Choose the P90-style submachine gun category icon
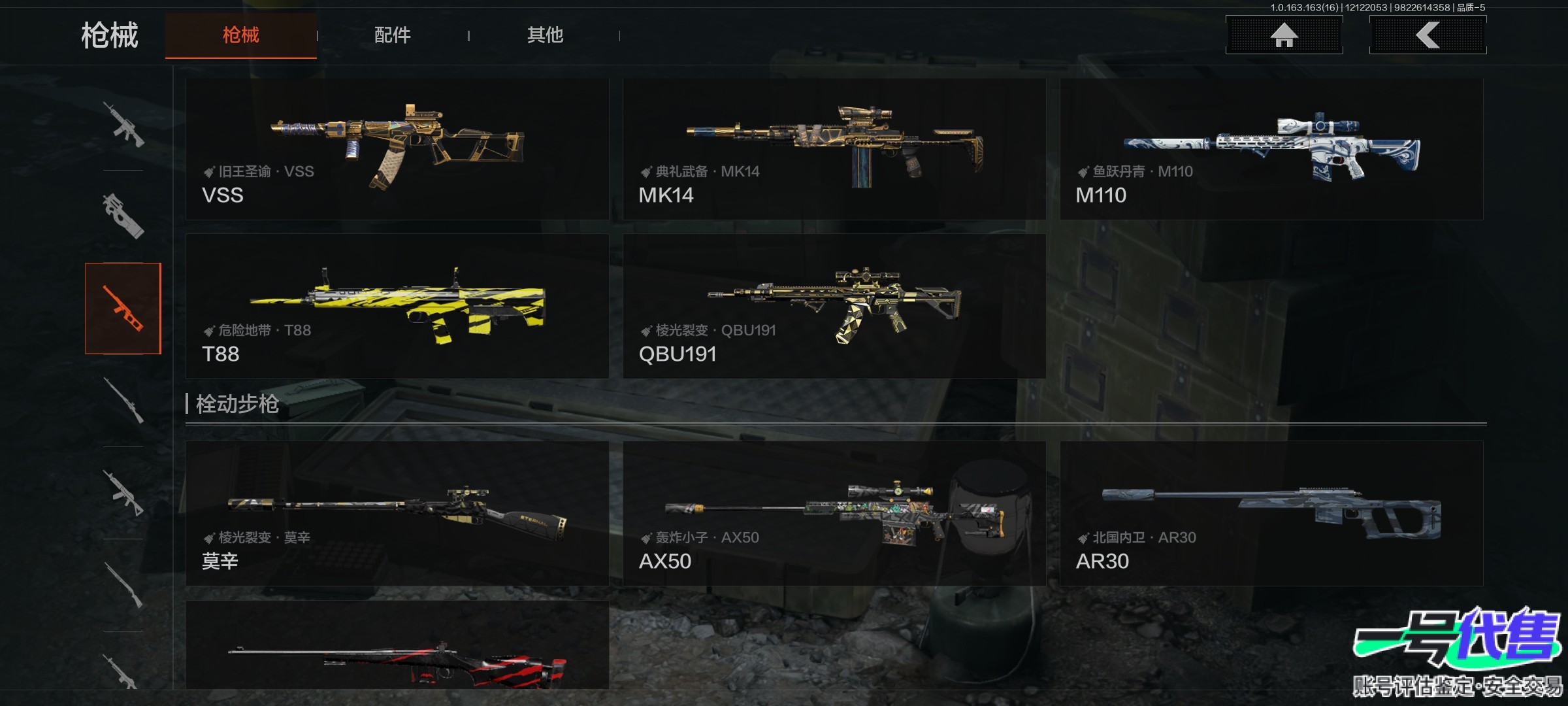Viewport: 1568px width, 706px height. click(123, 216)
